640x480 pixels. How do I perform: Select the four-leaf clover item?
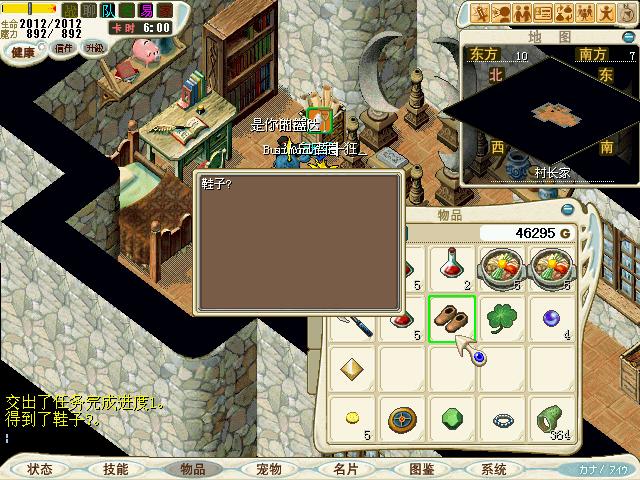[502, 319]
